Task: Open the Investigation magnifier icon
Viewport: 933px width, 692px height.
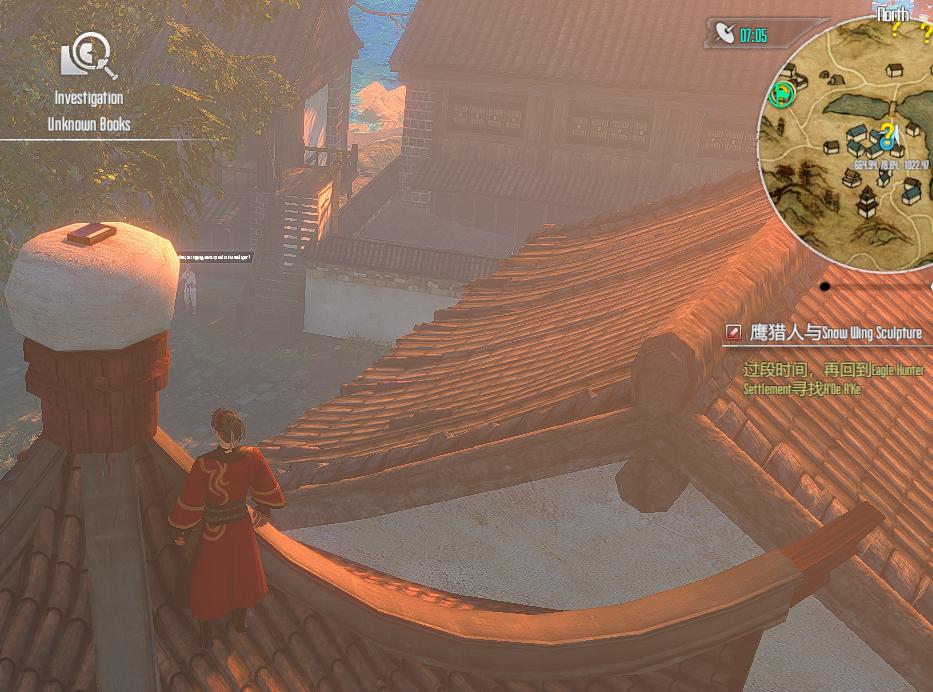Action: click(89, 57)
